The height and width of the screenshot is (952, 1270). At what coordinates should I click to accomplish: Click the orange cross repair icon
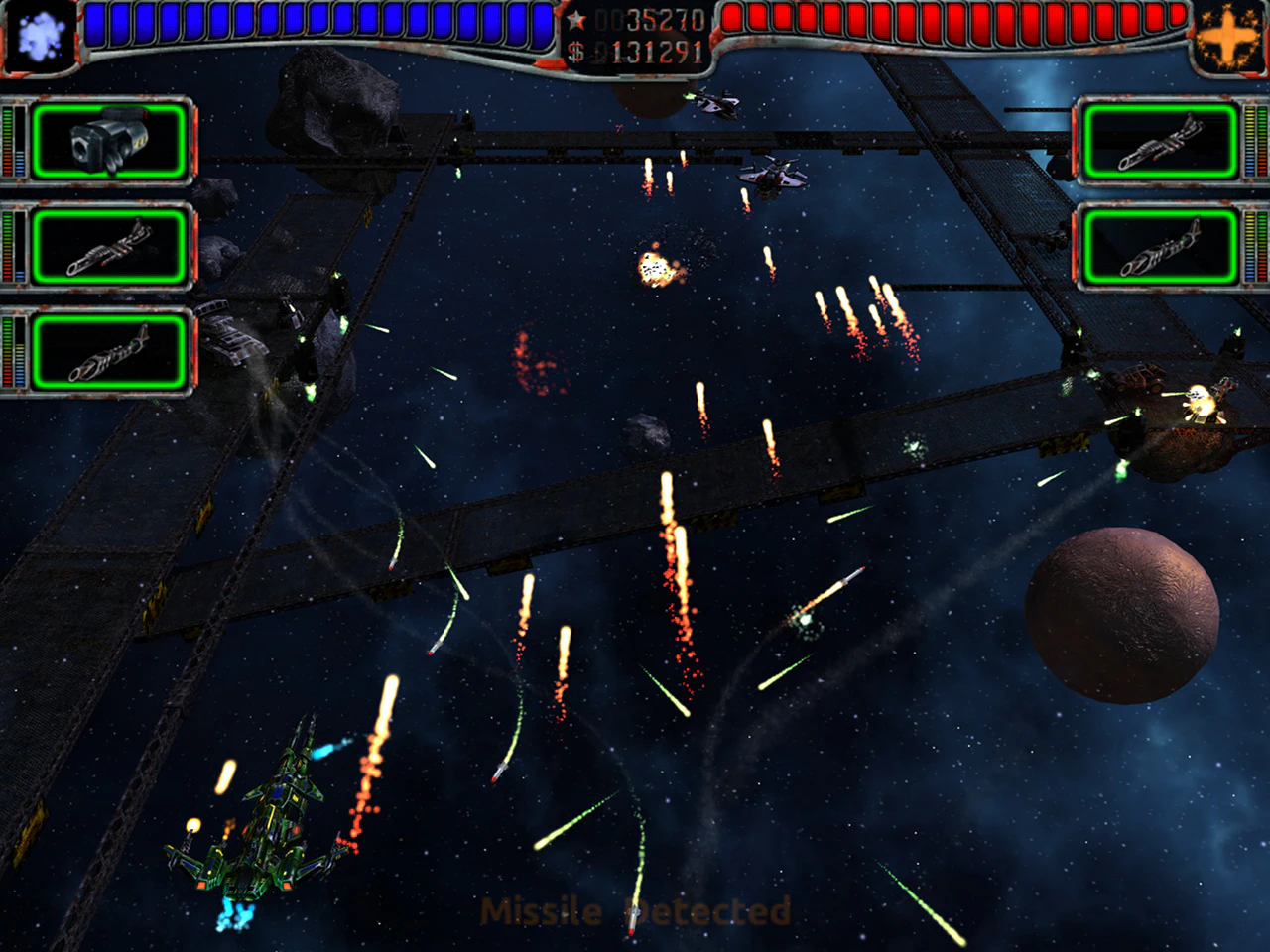click(1228, 38)
